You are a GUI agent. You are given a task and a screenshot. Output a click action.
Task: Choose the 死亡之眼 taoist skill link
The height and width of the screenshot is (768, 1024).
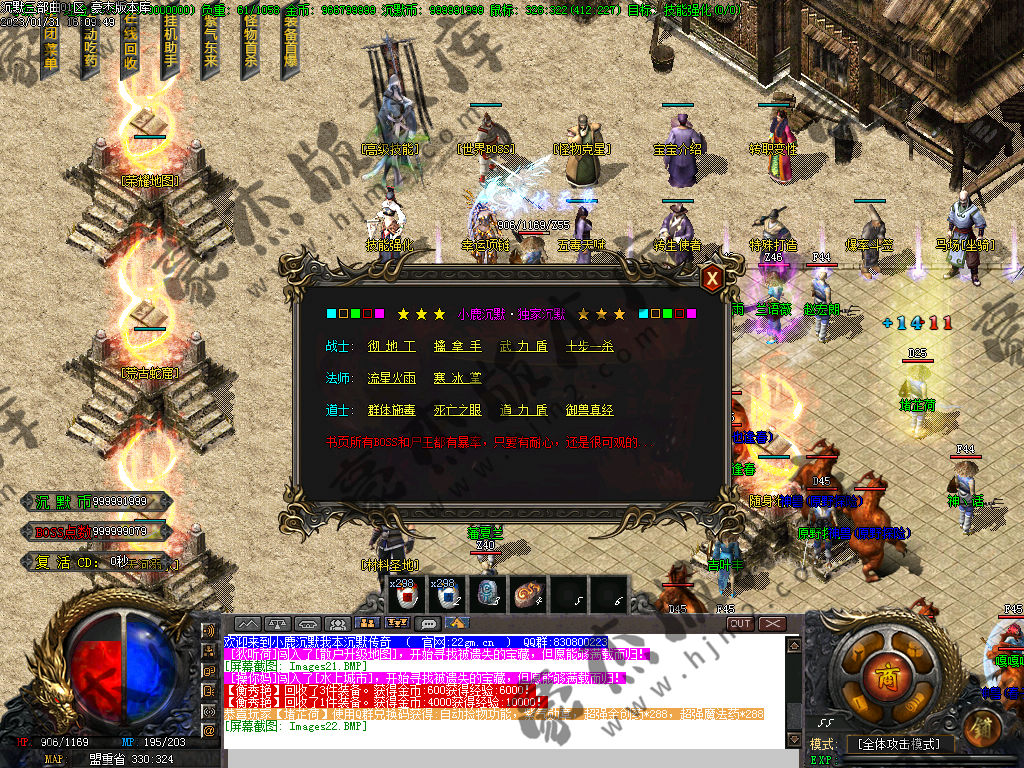point(457,410)
